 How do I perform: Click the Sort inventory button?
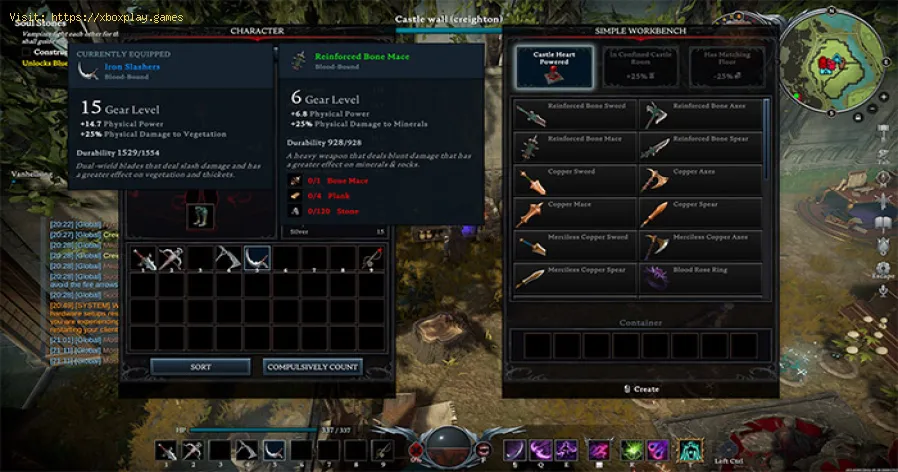[200, 367]
